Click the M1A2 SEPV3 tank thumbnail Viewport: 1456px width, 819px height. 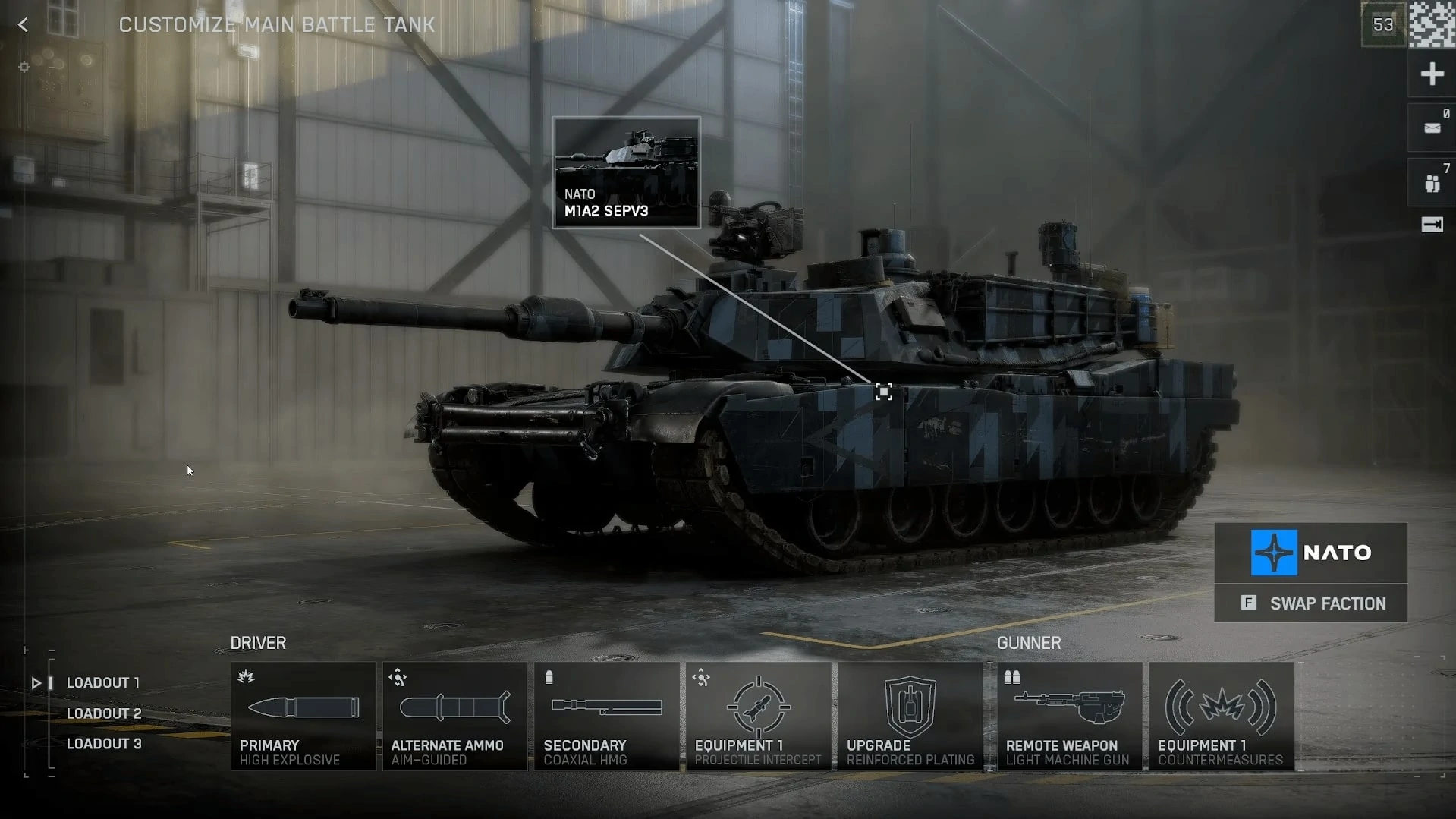[x=626, y=172]
